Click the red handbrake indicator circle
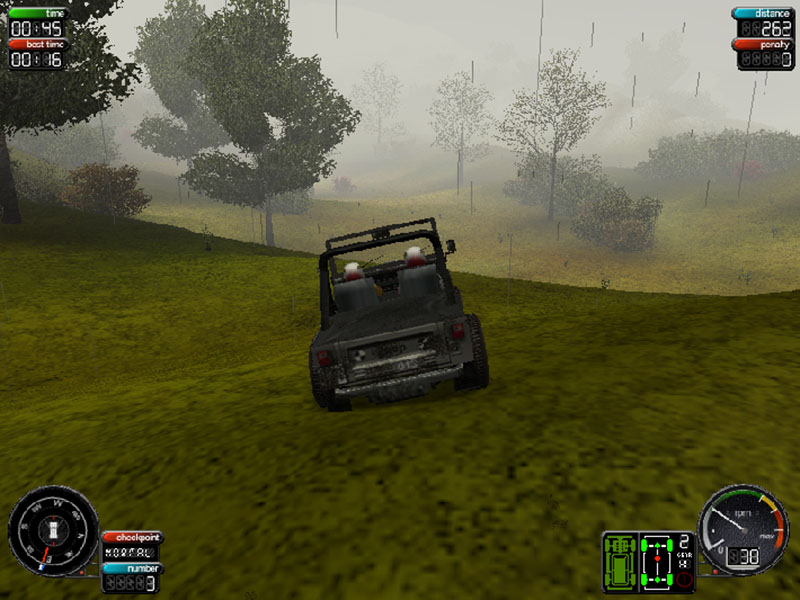Screen dimensions: 800x600 click(x=685, y=578)
